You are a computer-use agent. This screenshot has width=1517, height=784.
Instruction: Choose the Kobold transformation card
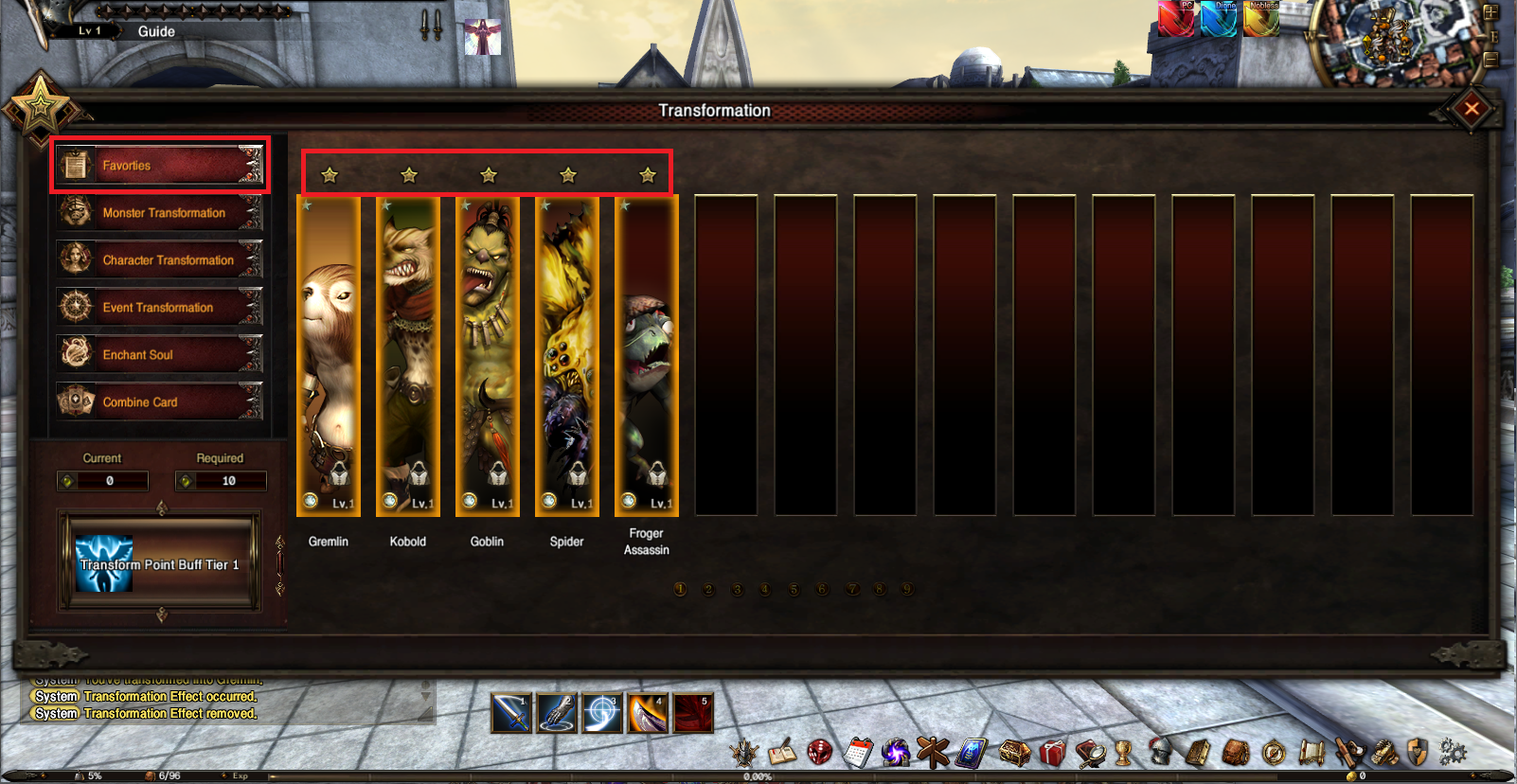(408, 355)
